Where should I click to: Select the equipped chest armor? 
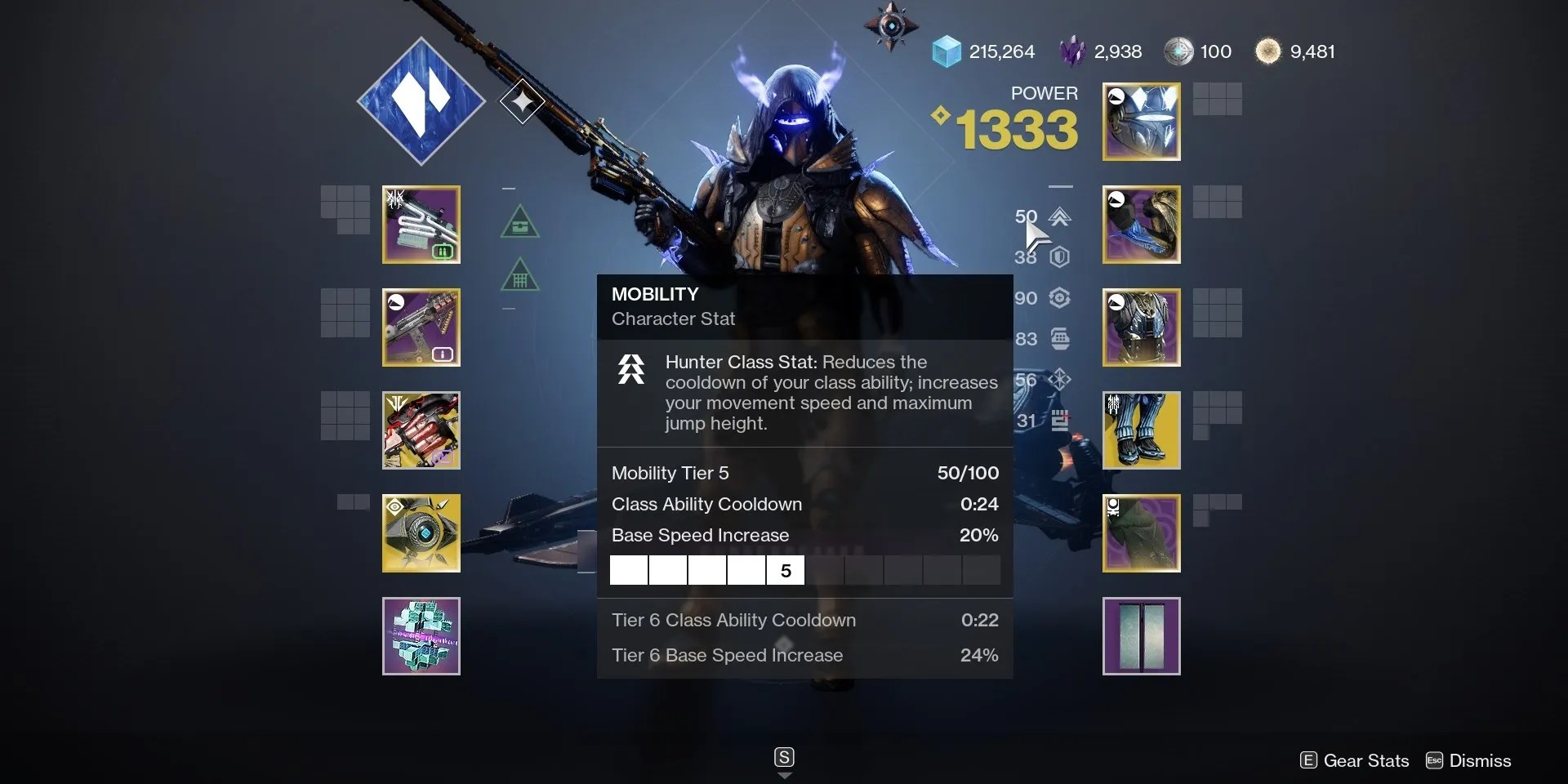[1140, 327]
